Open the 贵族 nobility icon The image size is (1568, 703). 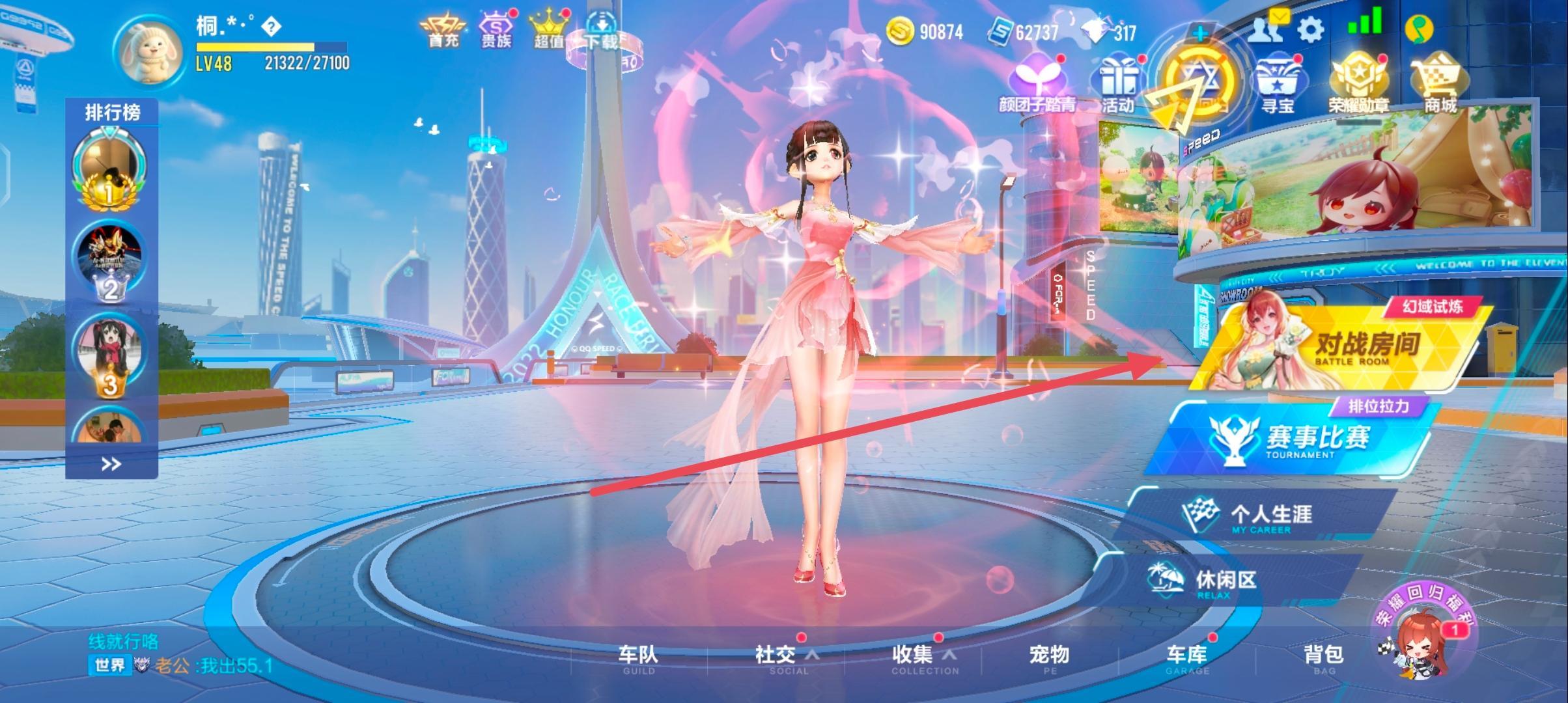pyautogui.click(x=496, y=29)
